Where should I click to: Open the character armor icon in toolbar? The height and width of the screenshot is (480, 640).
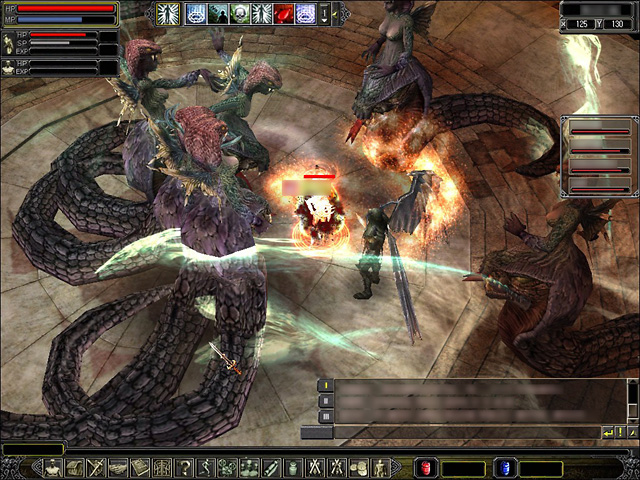(x=52, y=467)
